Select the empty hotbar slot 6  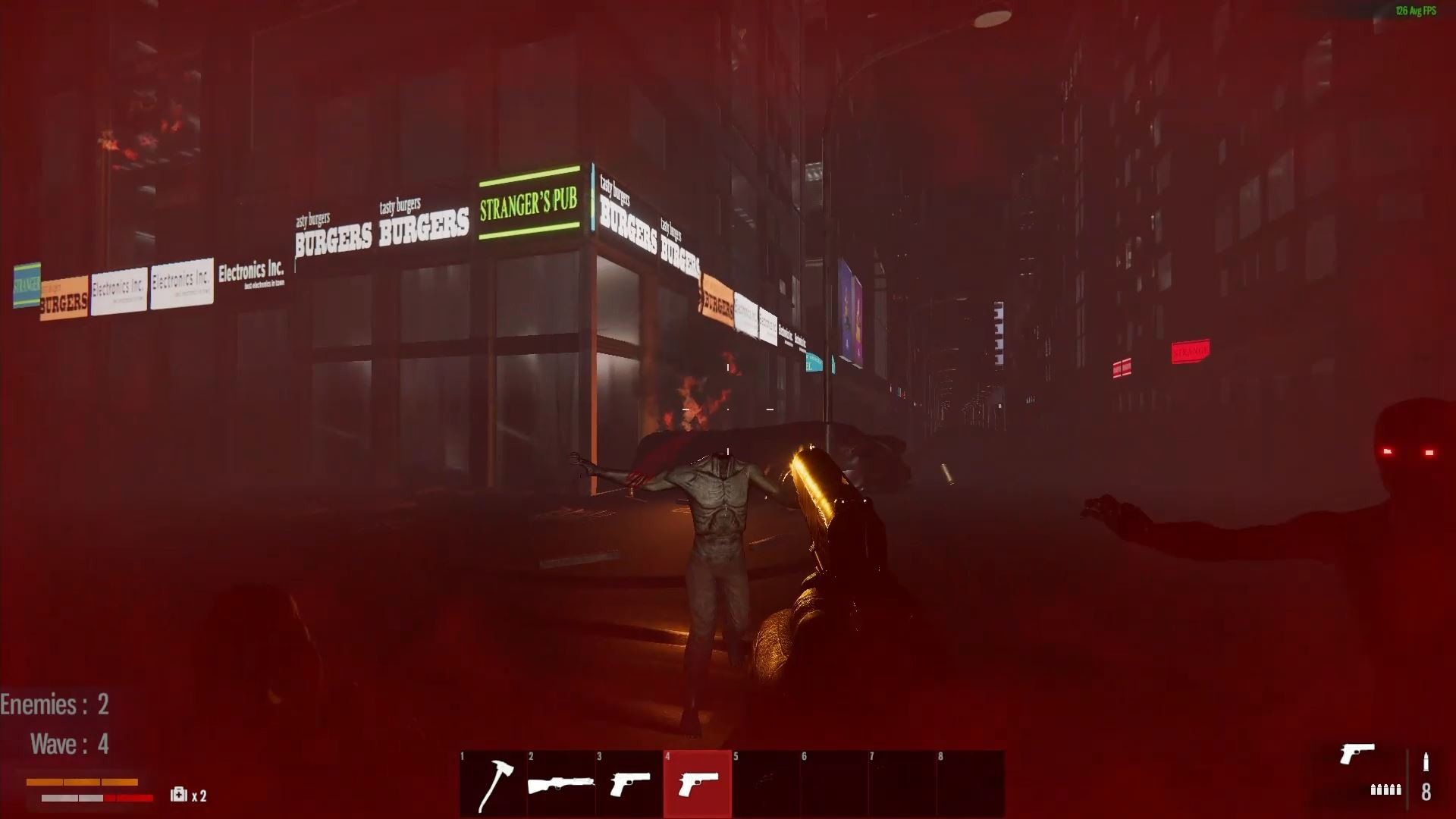[x=833, y=783]
